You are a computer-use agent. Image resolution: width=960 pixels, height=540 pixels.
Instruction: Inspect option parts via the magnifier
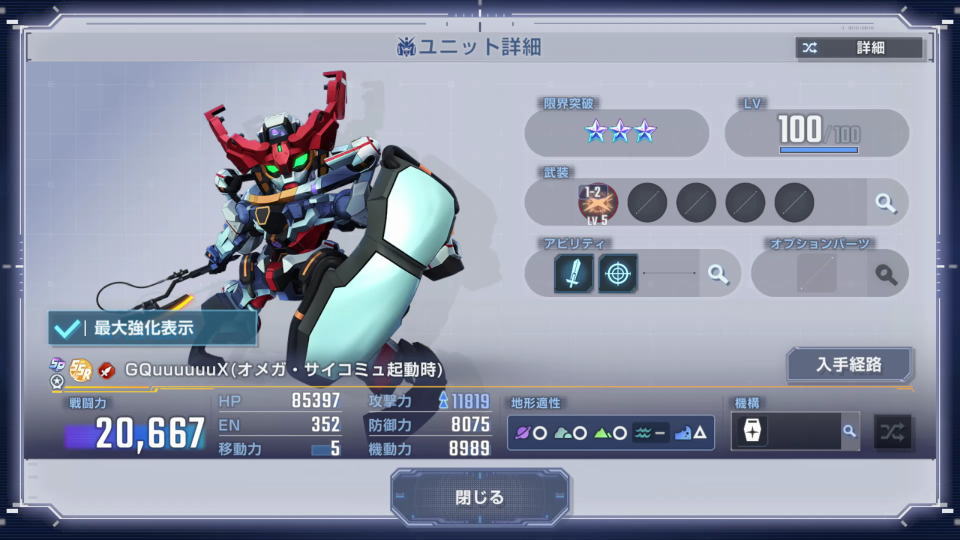coord(885,274)
